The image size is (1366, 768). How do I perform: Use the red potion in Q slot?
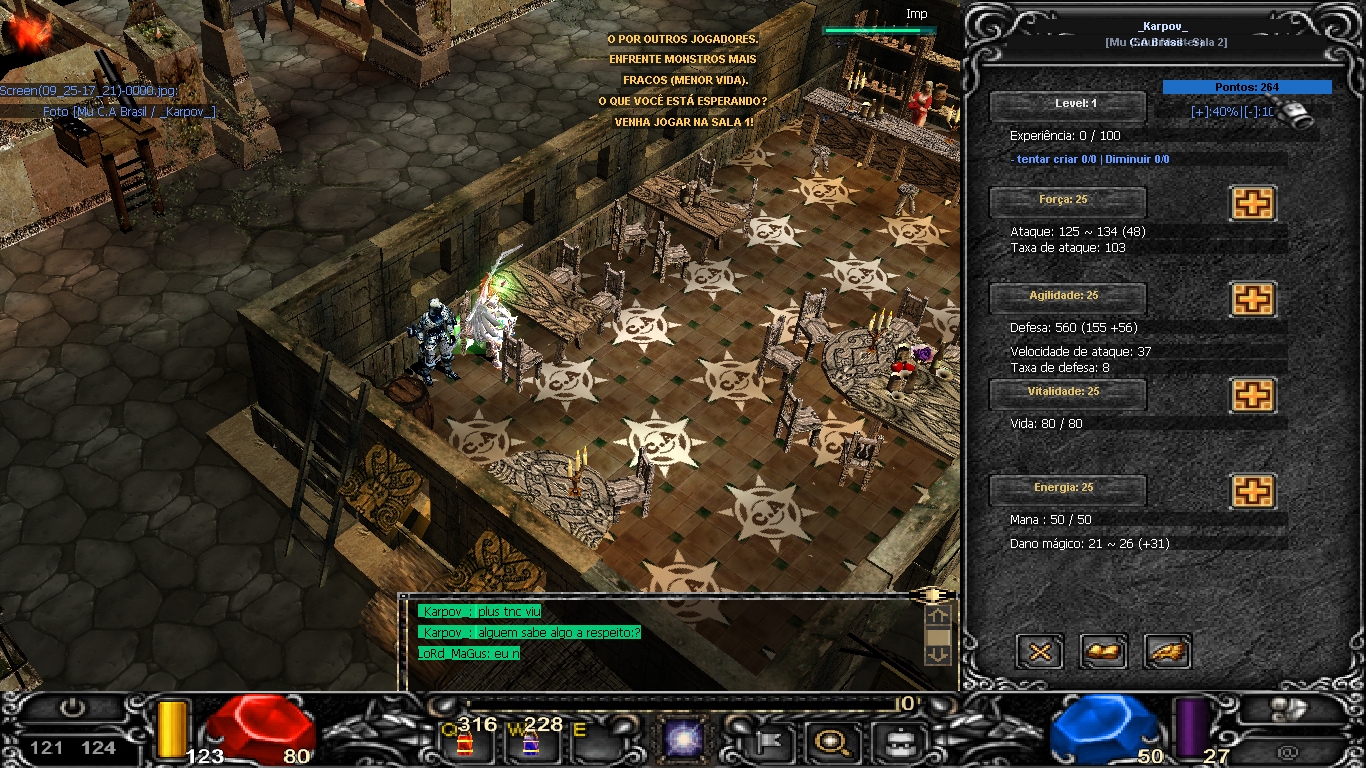tap(464, 743)
